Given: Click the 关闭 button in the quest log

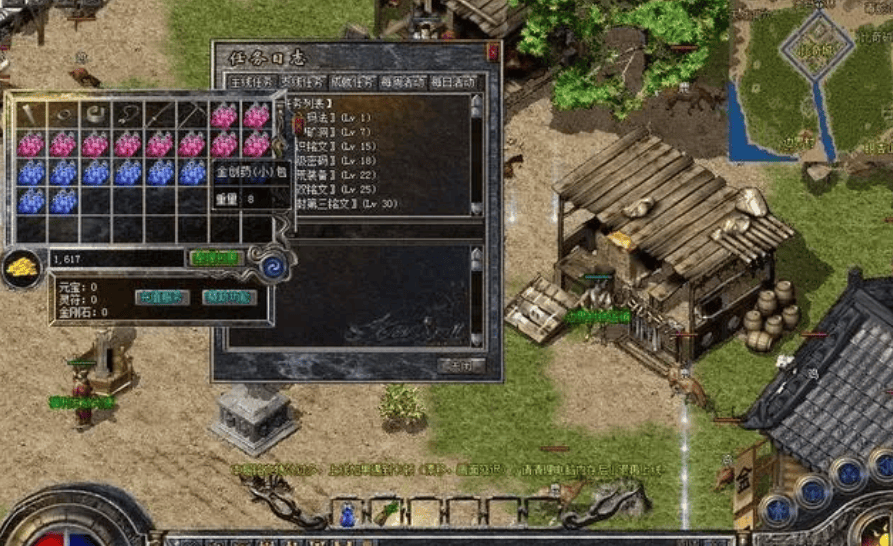Looking at the screenshot, I should click(462, 365).
